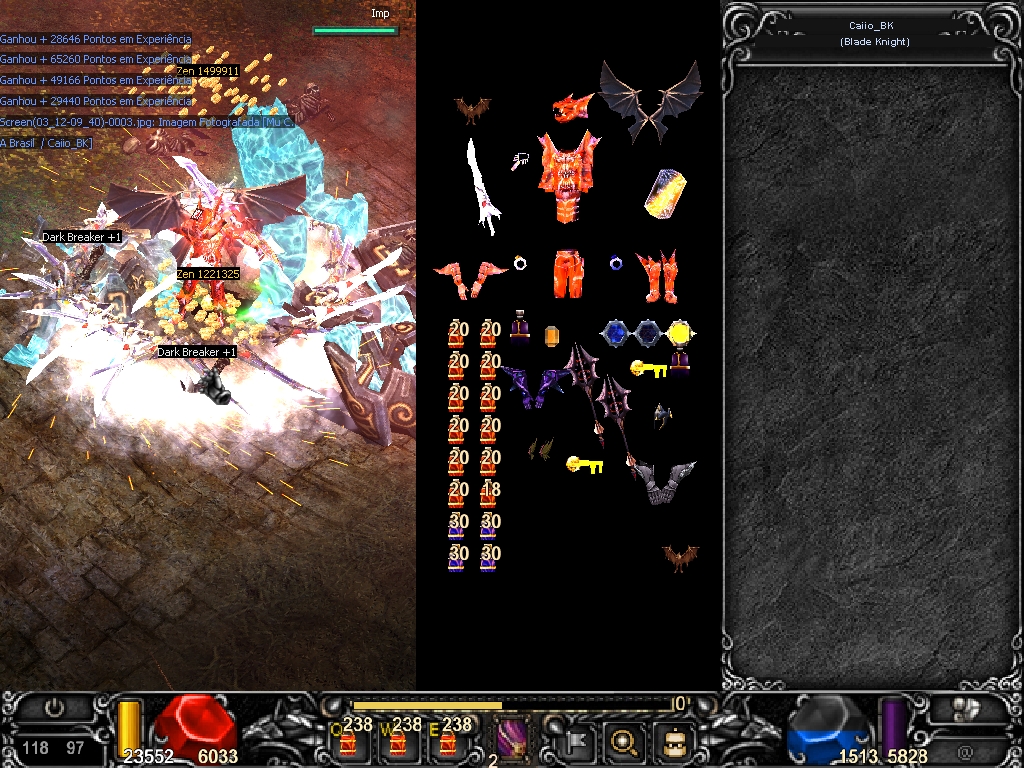Click the power button in the corner
This screenshot has width=1024, height=768.
pyautogui.click(x=55, y=708)
